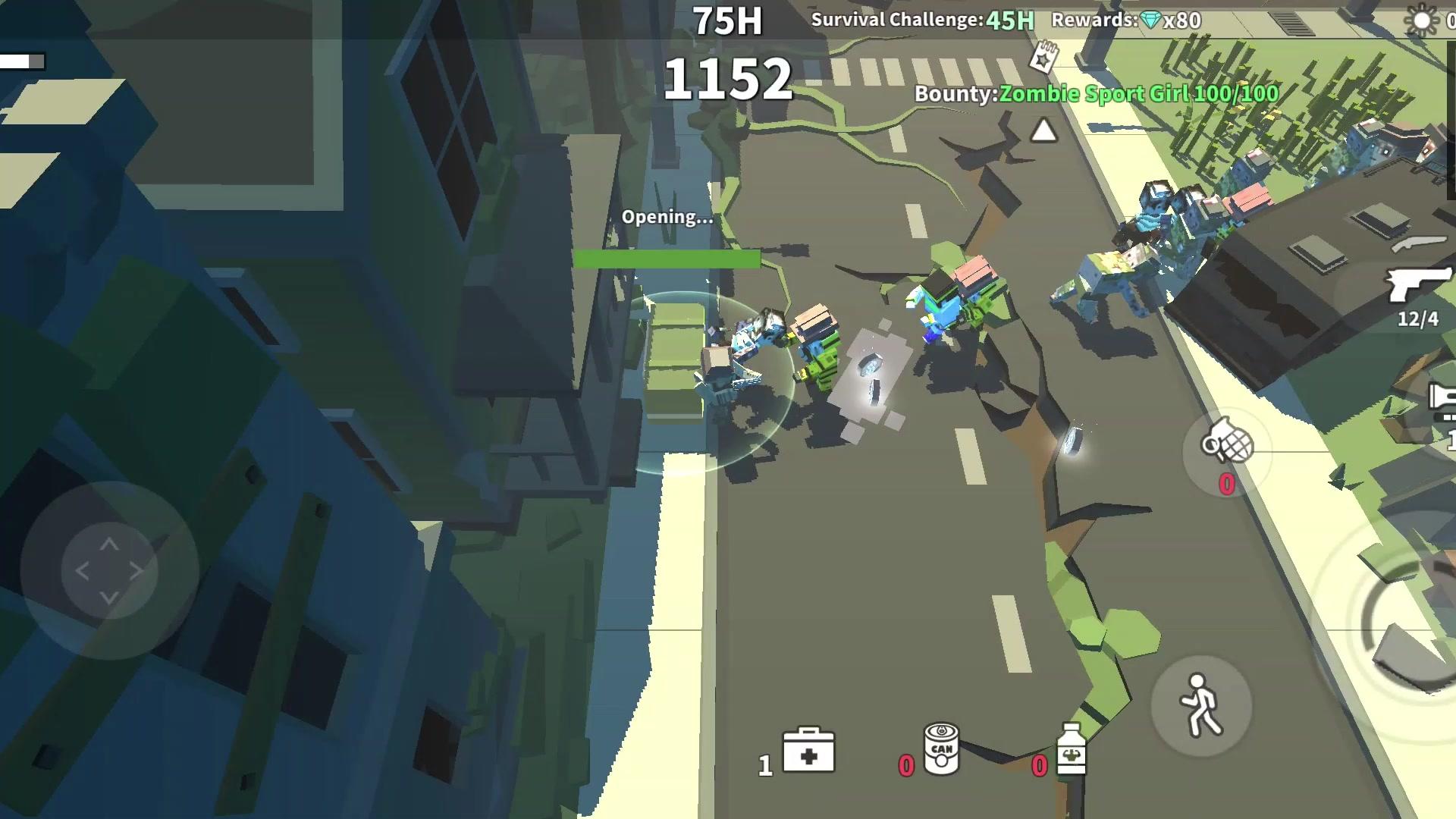The width and height of the screenshot is (1456, 819).
Task: Toggle the bounty star badge above the banner
Action: (1044, 55)
